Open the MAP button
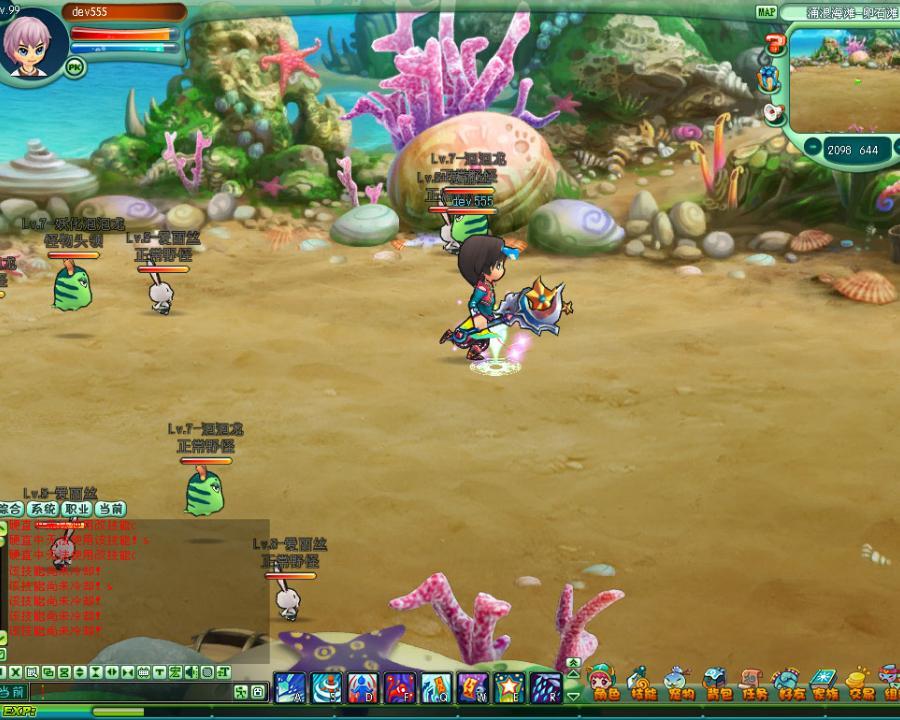900x720 pixels. click(x=766, y=12)
